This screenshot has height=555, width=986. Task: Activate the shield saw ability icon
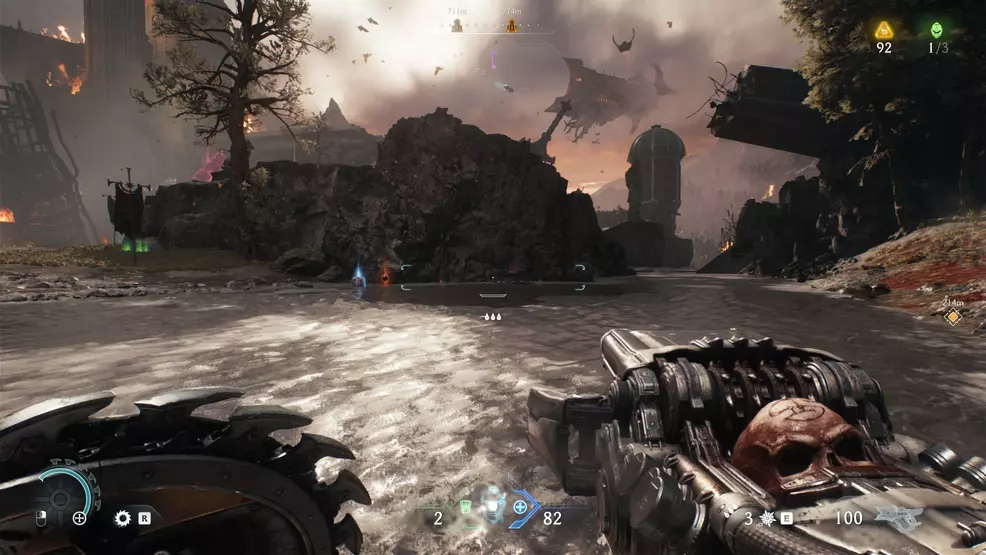123,518
